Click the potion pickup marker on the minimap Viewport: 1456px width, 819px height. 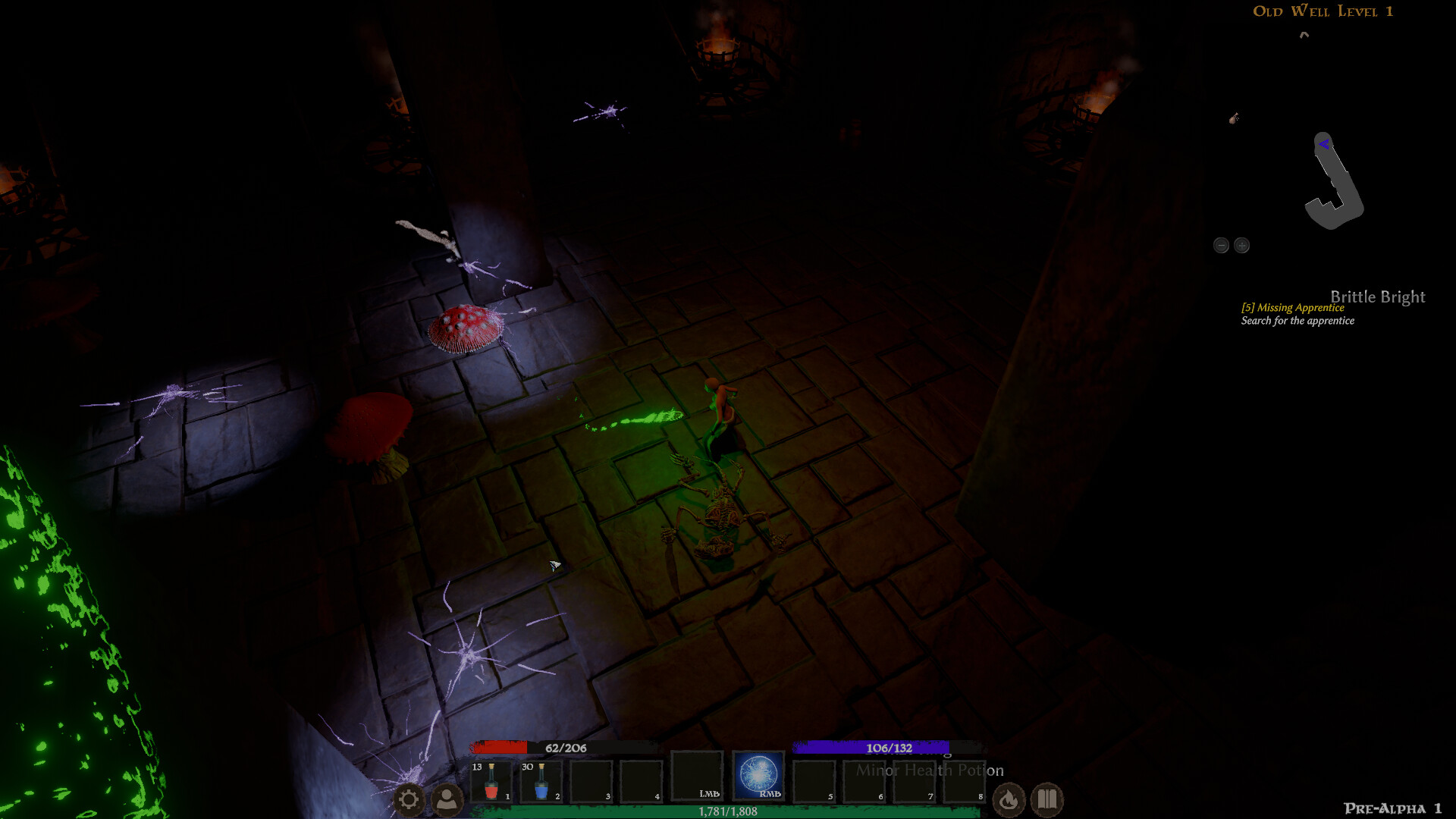[1234, 119]
